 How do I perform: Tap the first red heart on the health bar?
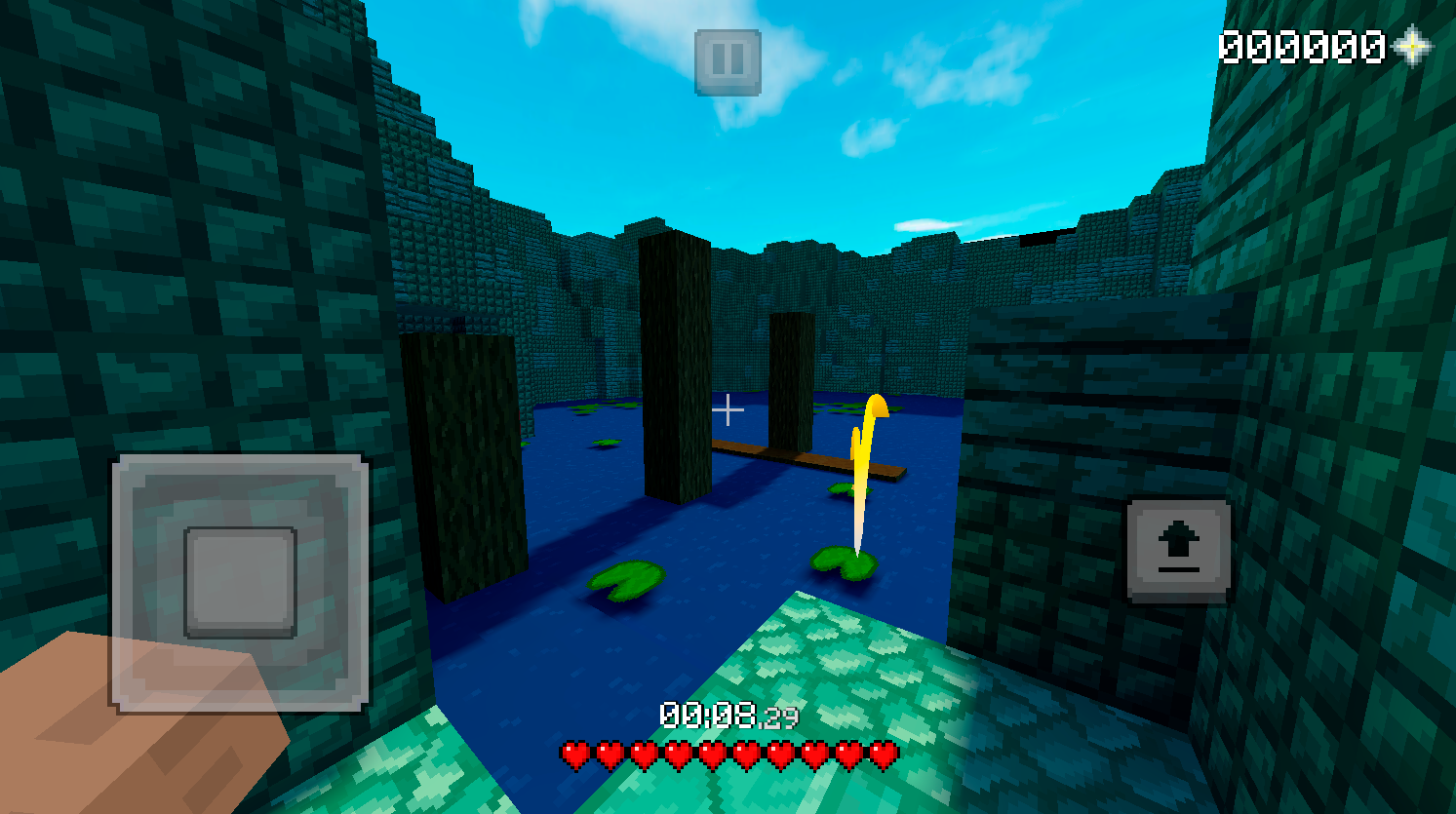pos(575,753)
